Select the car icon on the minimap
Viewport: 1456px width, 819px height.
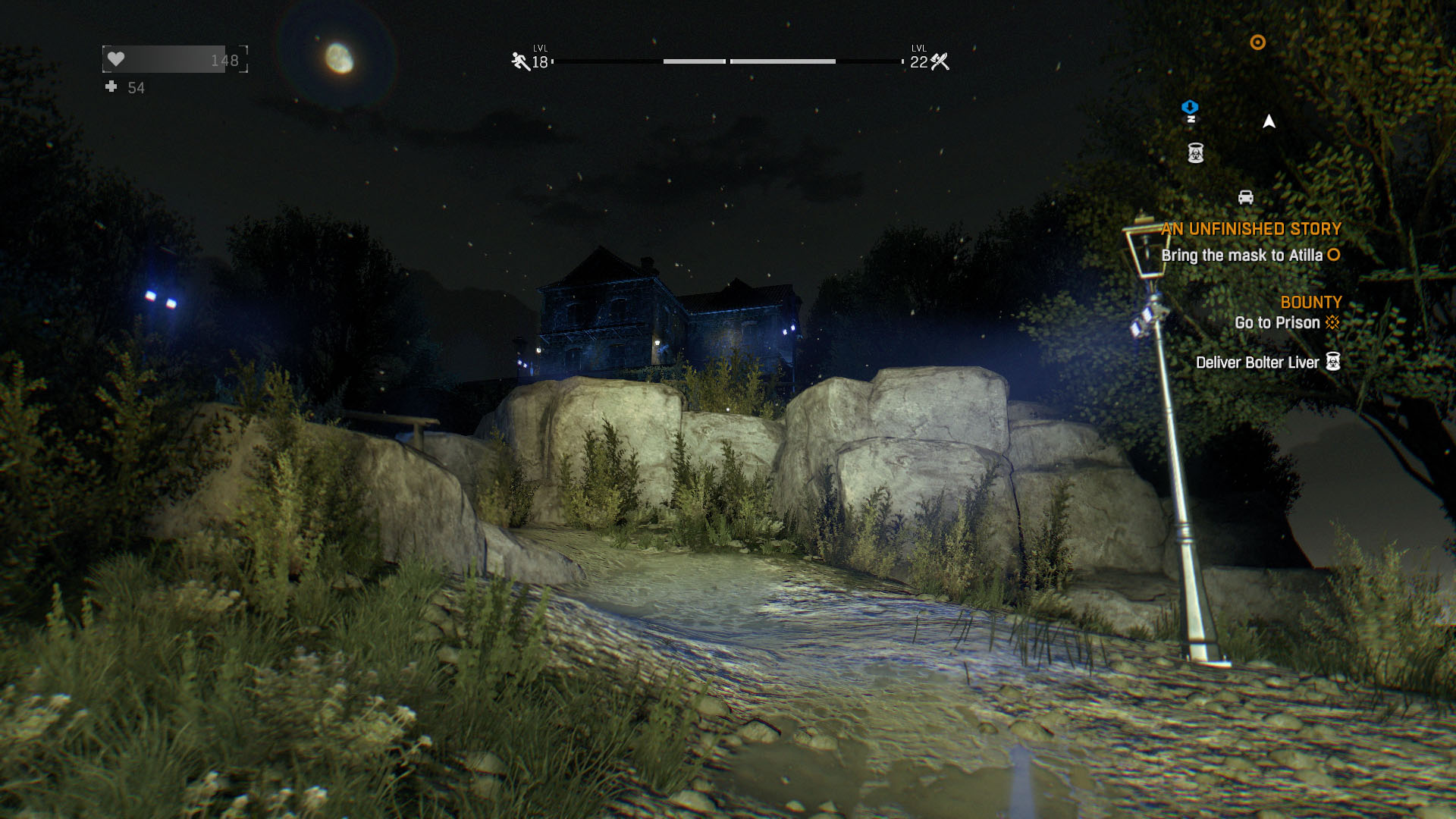1245,197
